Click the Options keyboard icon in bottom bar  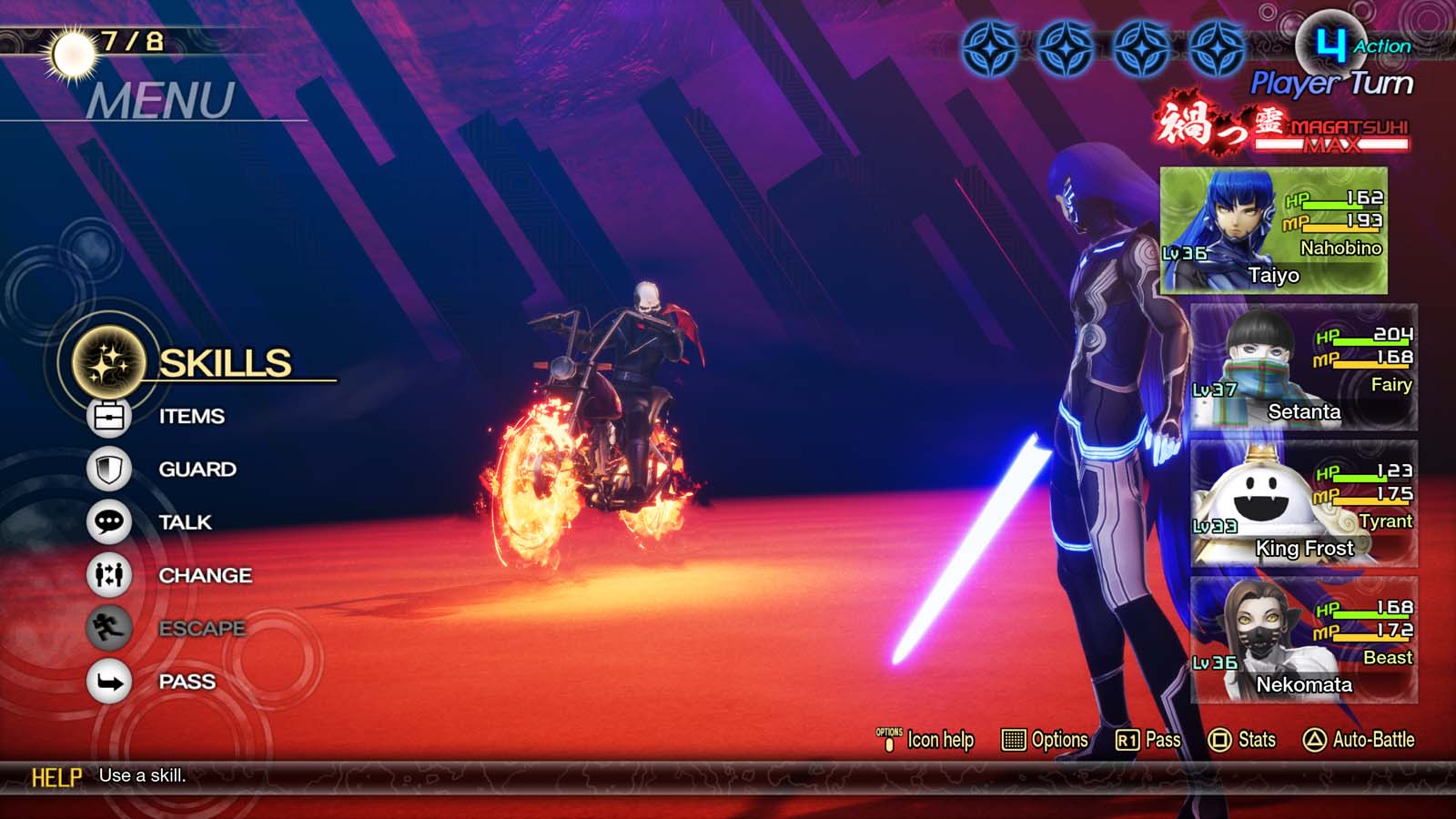[x=1013, y=740]
